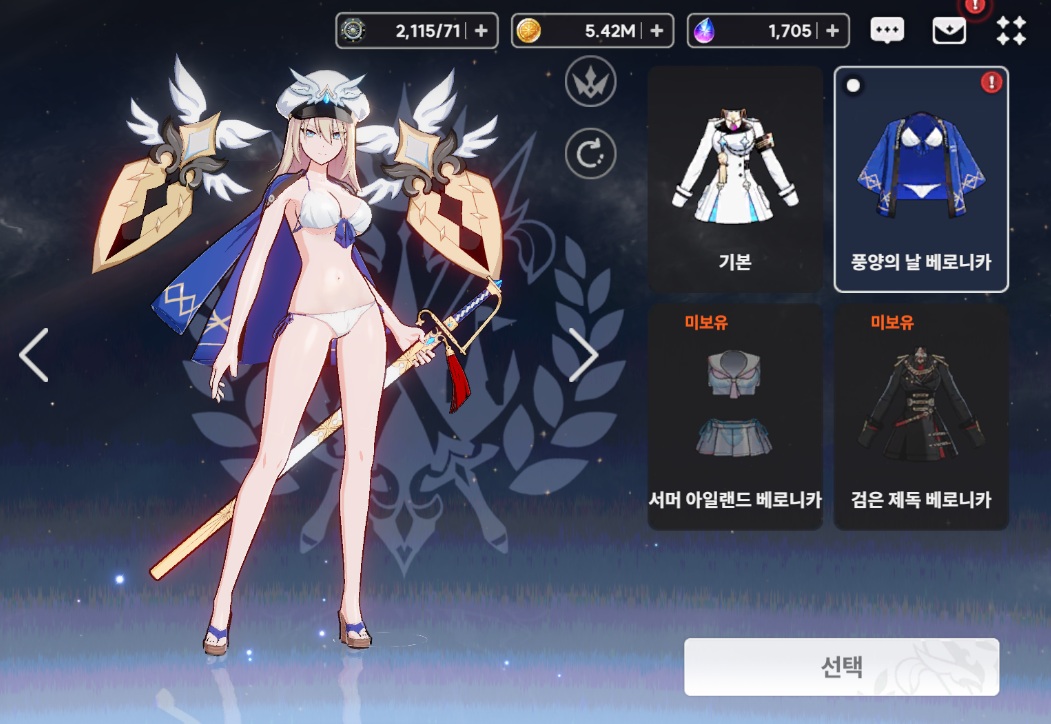Open the mailbox envelope icon
Image resolution: width=1051 pixels, height=724 pixels.
coord(949,31)
